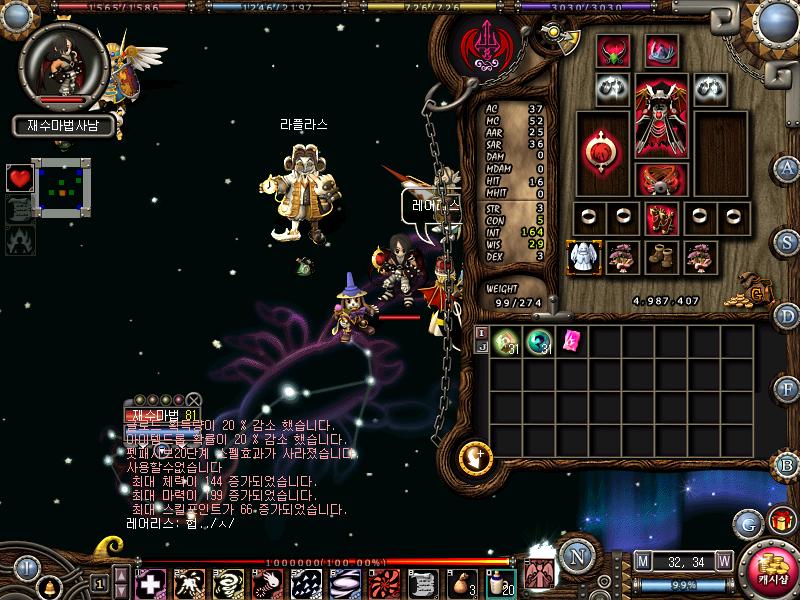Click the round A side button
The width and height of the screenshot is (800, 600).
(788, 167)
